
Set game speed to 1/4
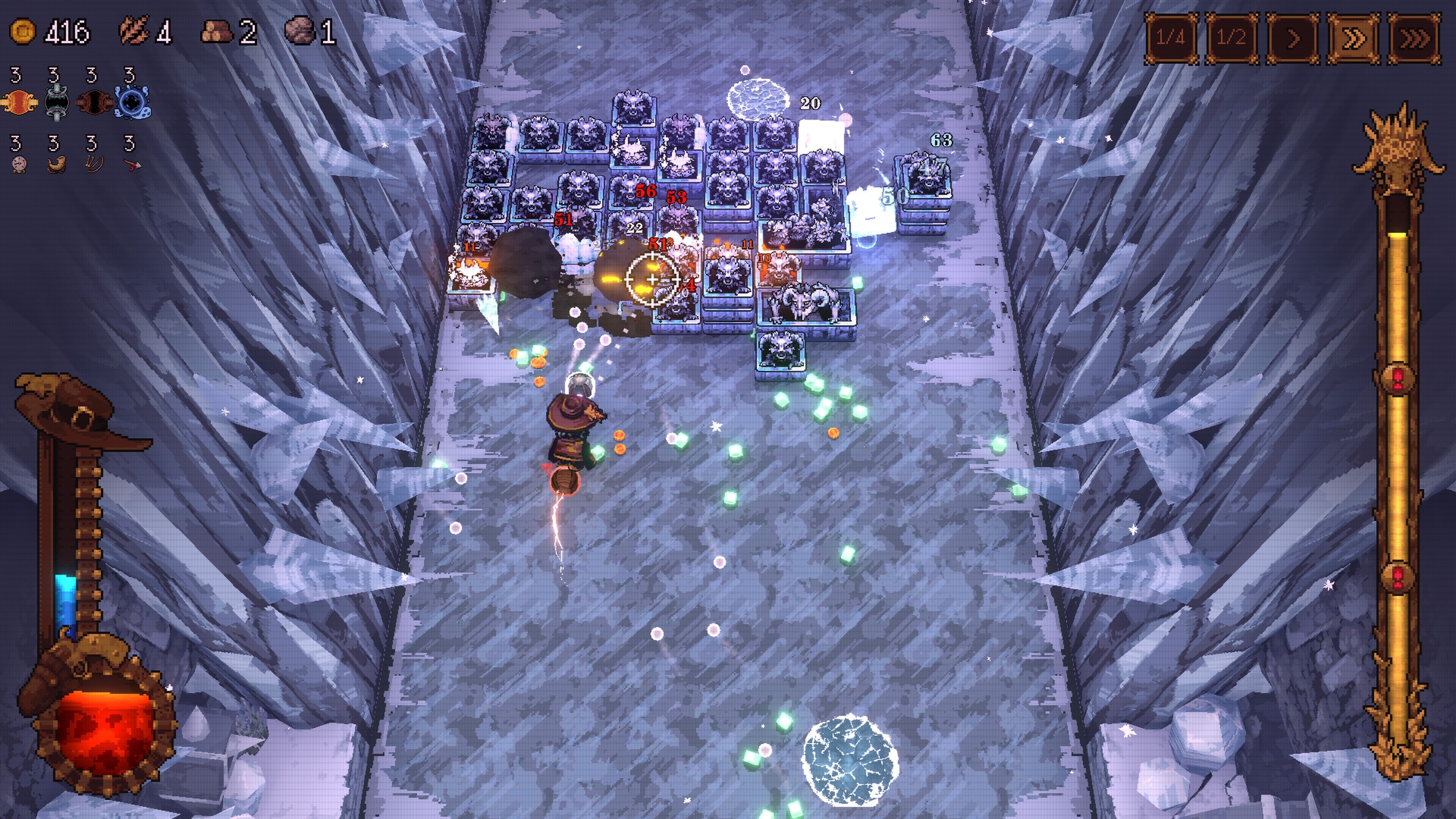click(x=1170, y=38)
